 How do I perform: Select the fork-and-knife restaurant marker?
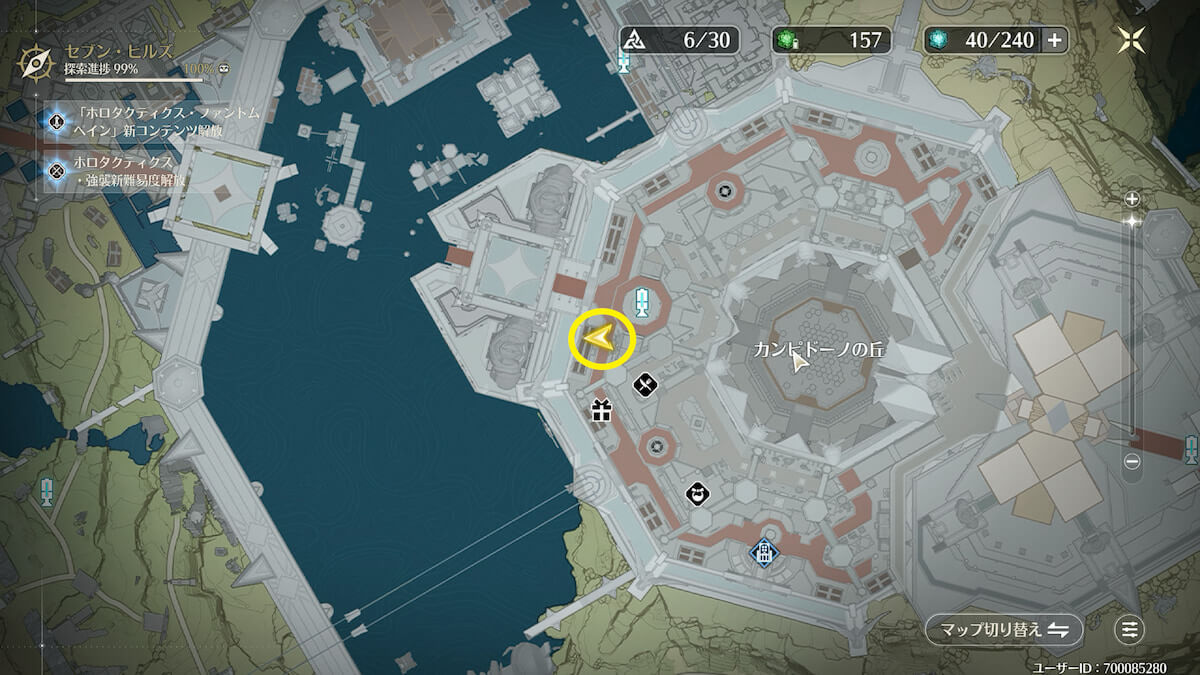tap(645, 381)
